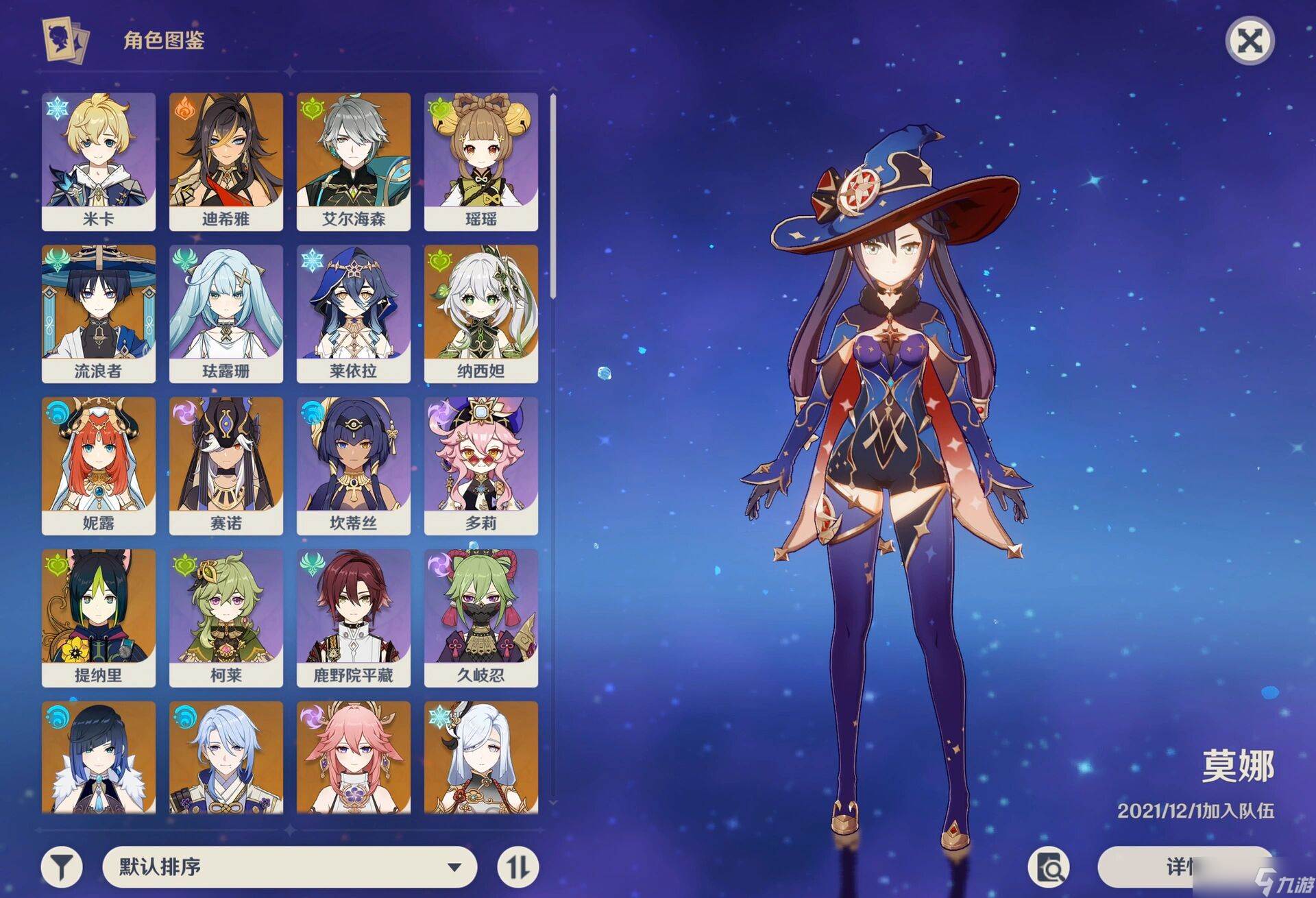1316x898 pixels.
Task: Select the 鹿野院平藏 character card
Action: pyautogui.click(x=354, y=618)
